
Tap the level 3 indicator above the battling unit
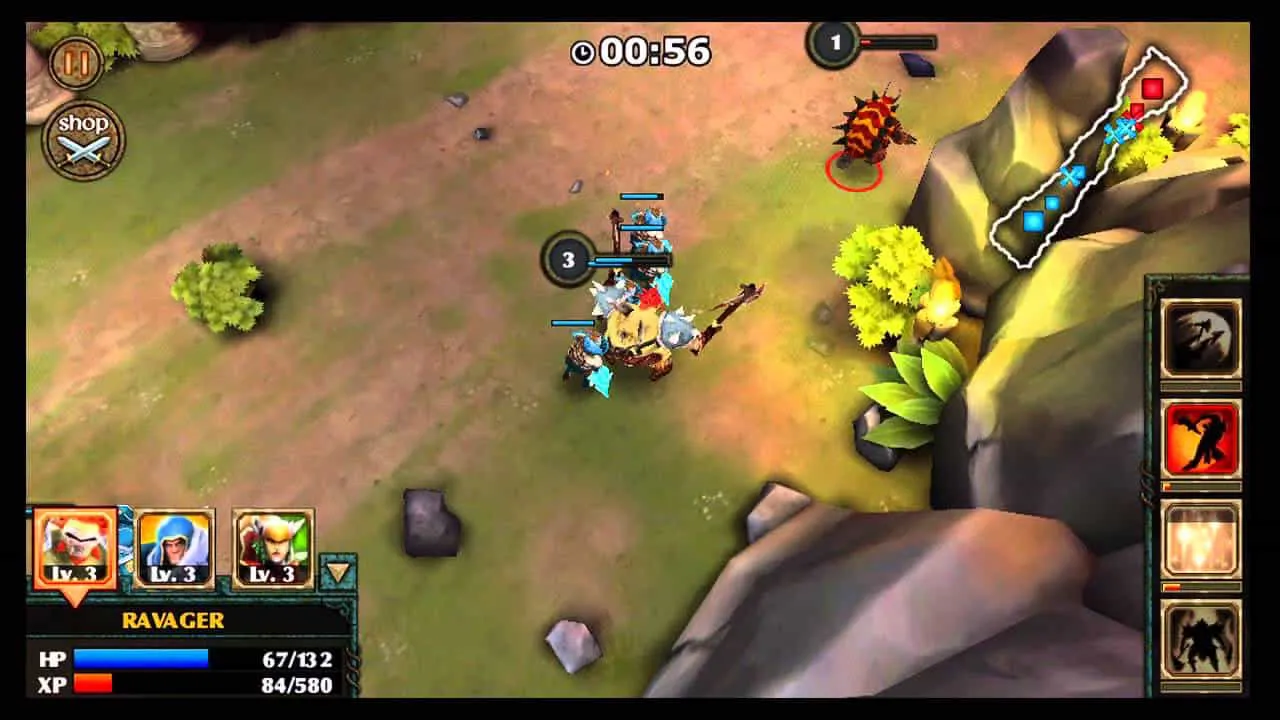(x=568, y=257)
